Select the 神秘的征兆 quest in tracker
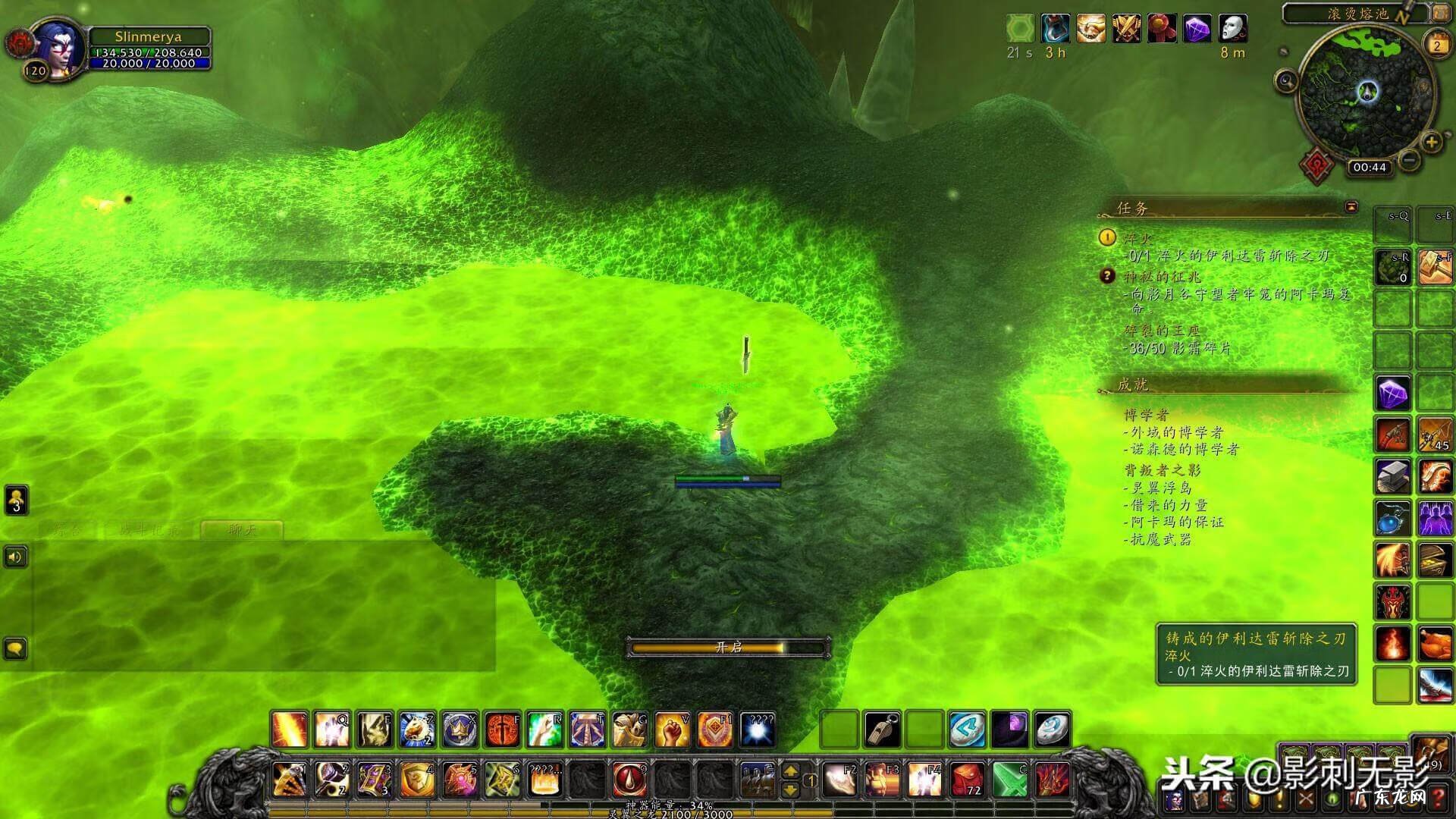Screen dimensions: 1456x819 (x=1162, y=276)
